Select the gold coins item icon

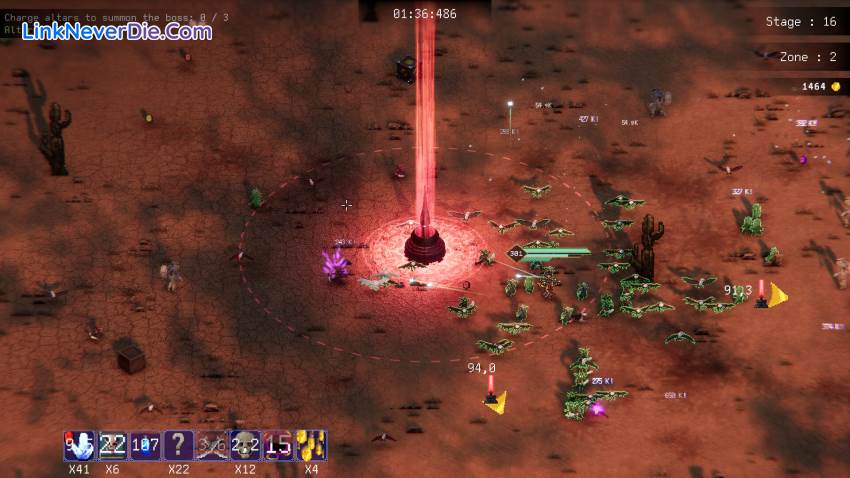(311, 445)
